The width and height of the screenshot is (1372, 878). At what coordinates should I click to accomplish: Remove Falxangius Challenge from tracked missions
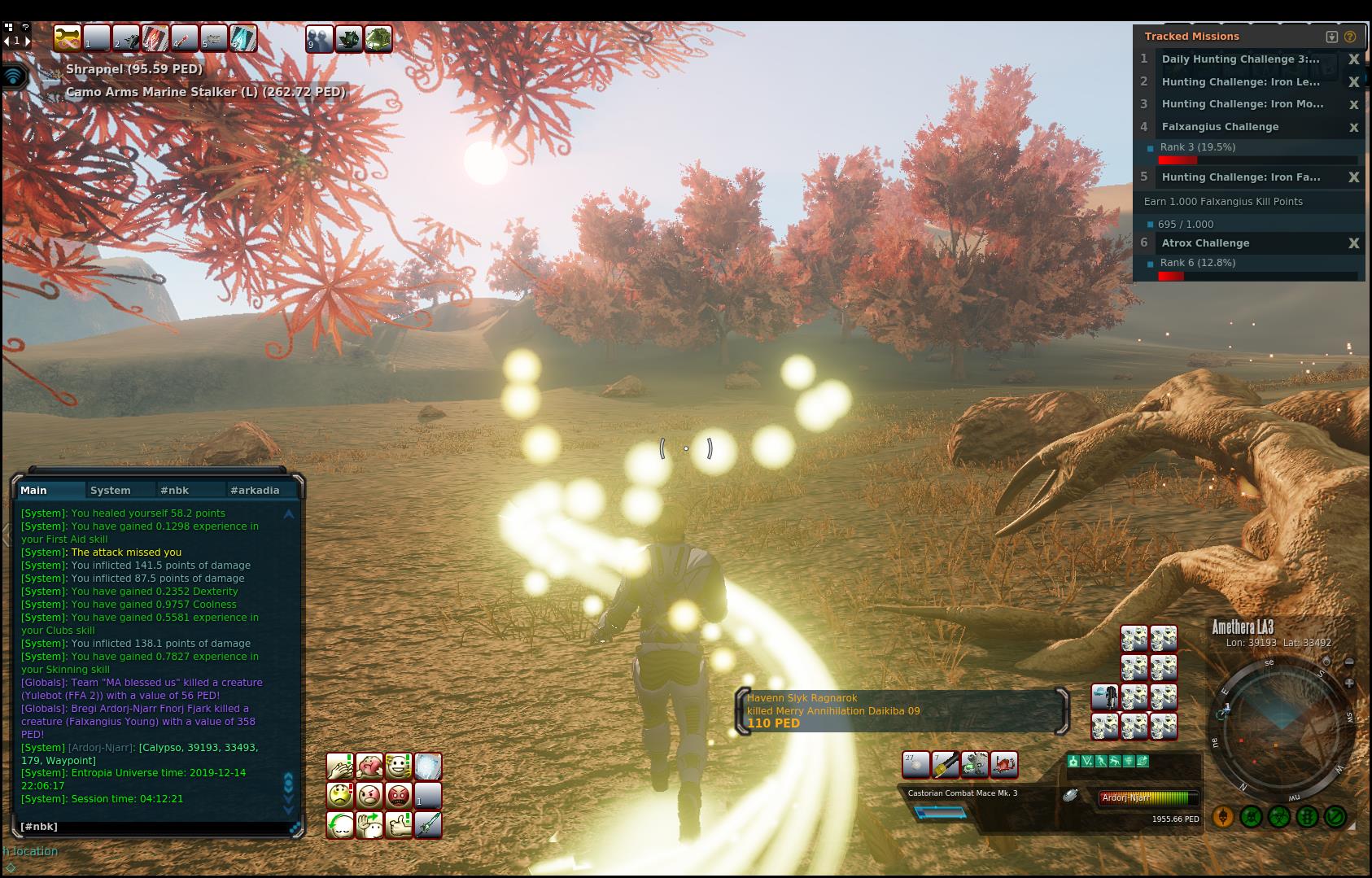(1354, 127)
